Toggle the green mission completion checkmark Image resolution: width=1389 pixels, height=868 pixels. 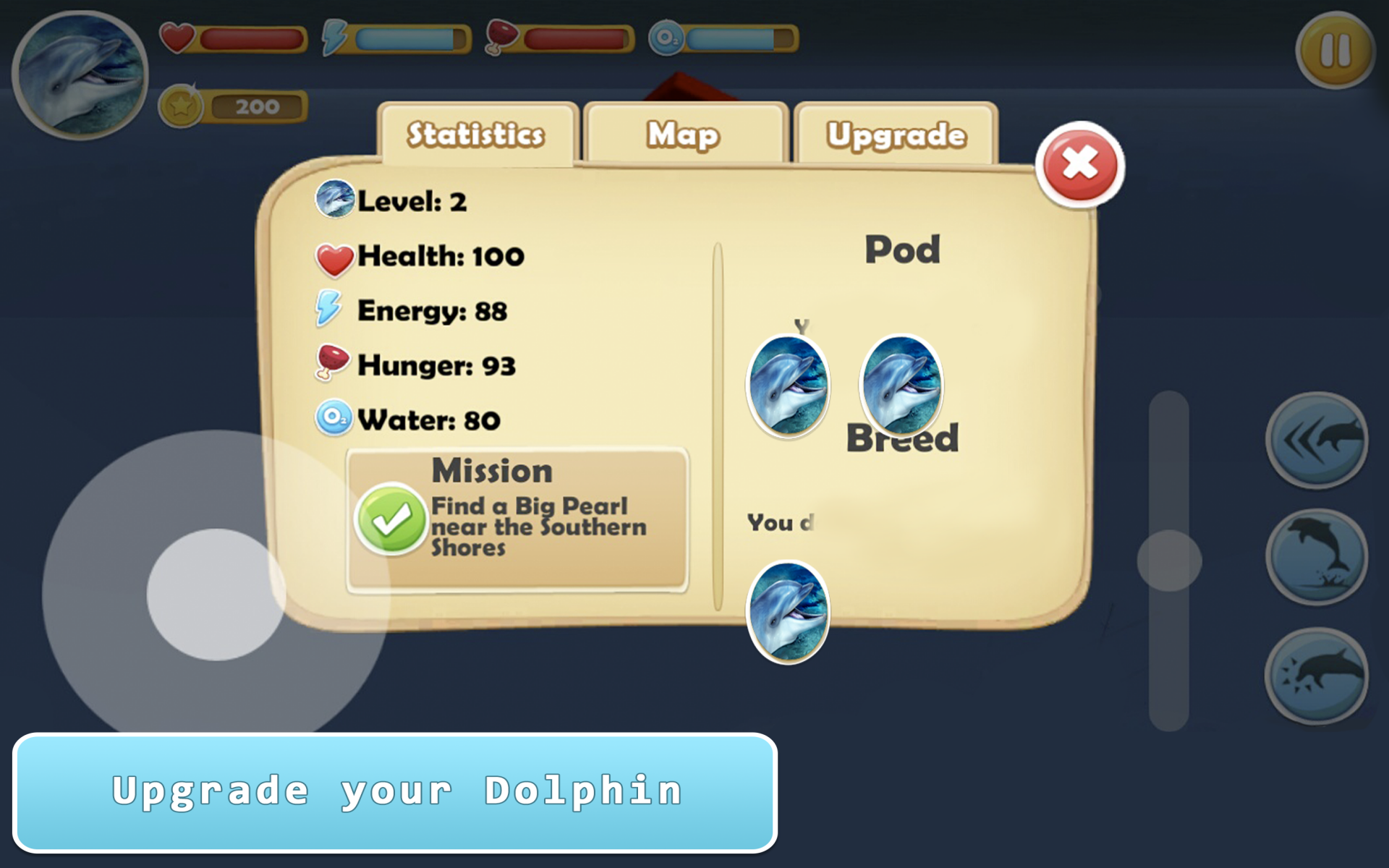391,519
